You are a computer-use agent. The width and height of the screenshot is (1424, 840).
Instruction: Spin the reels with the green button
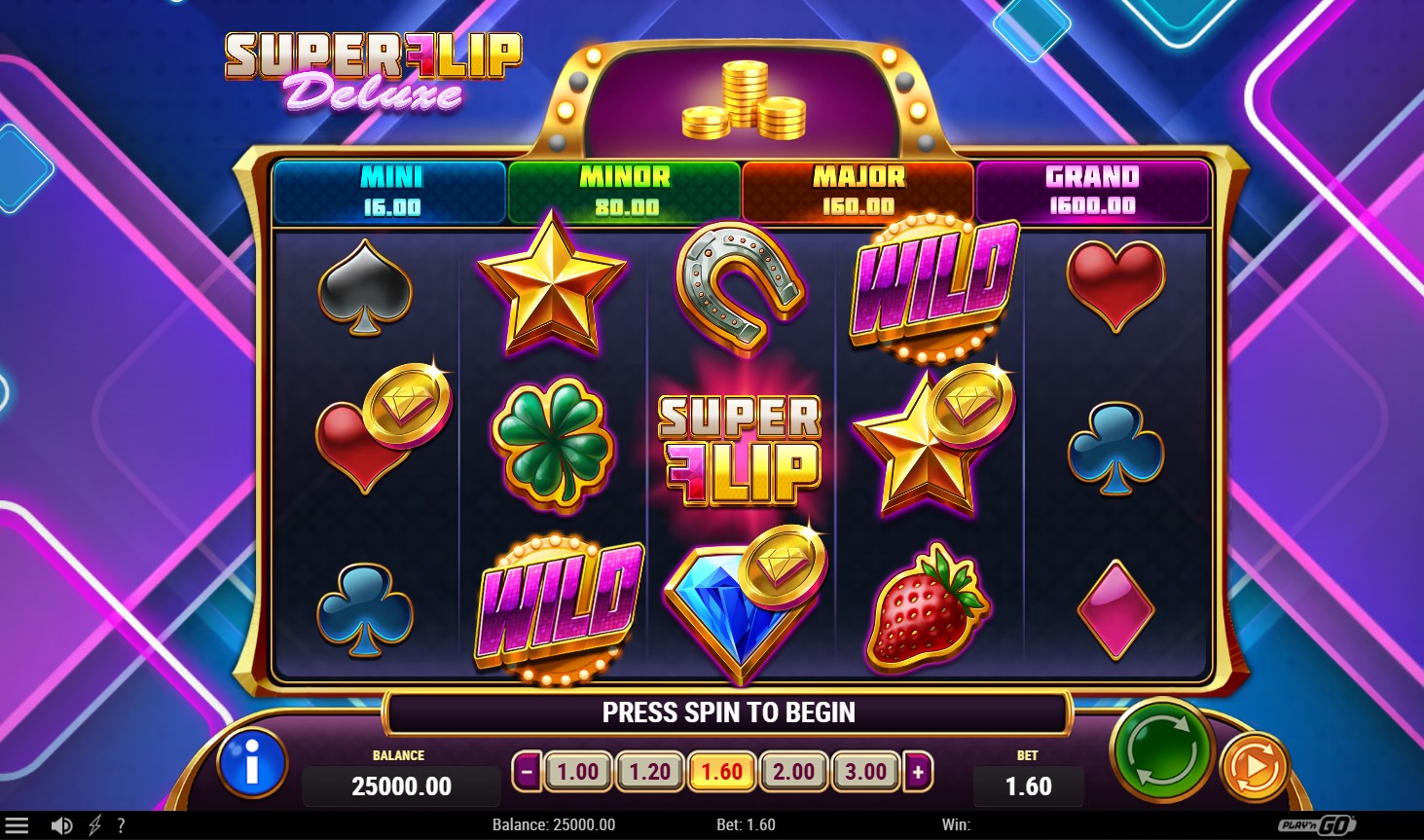point(1161,749)
